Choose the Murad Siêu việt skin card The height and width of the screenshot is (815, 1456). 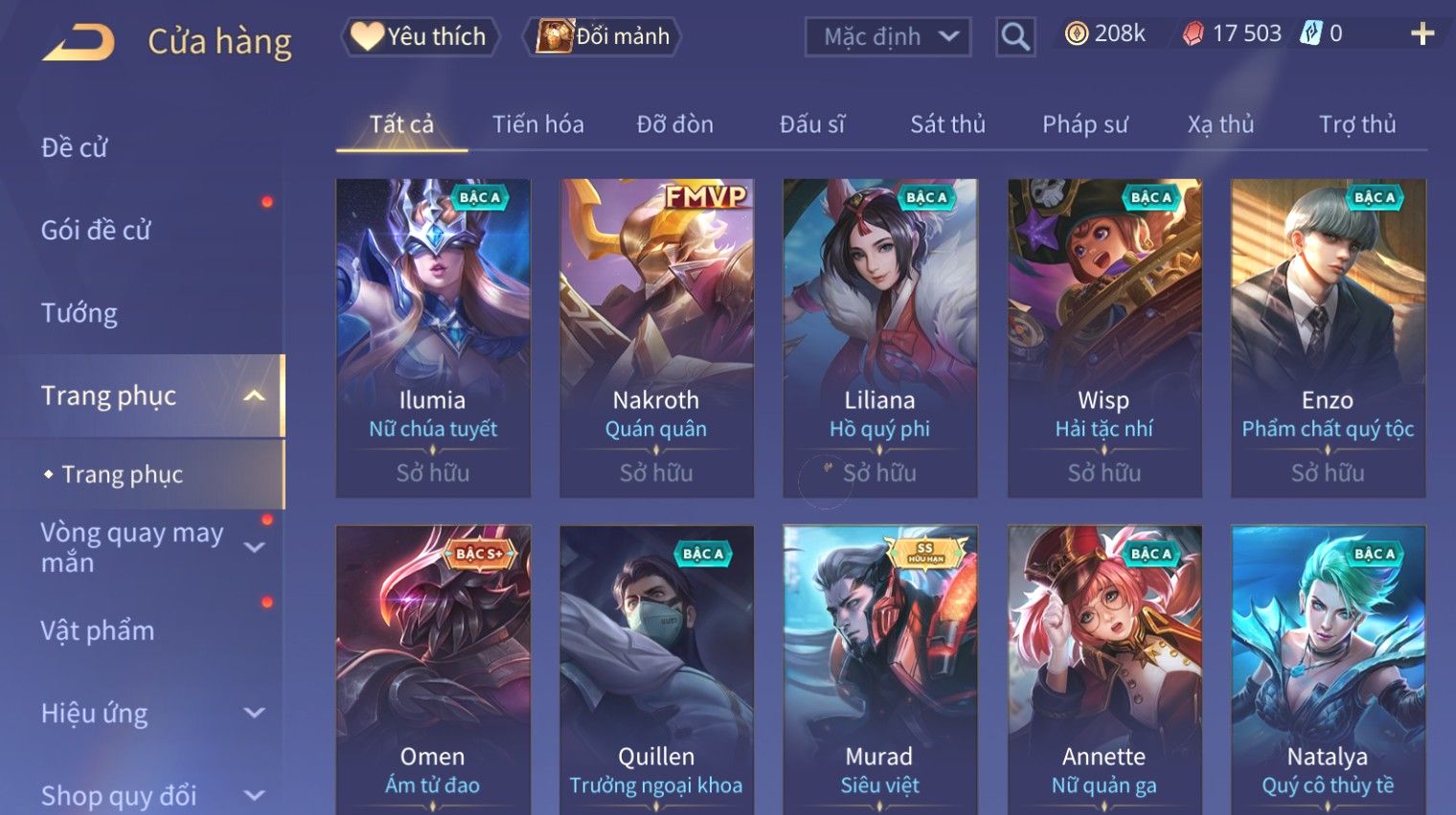[x=879, y=670]
